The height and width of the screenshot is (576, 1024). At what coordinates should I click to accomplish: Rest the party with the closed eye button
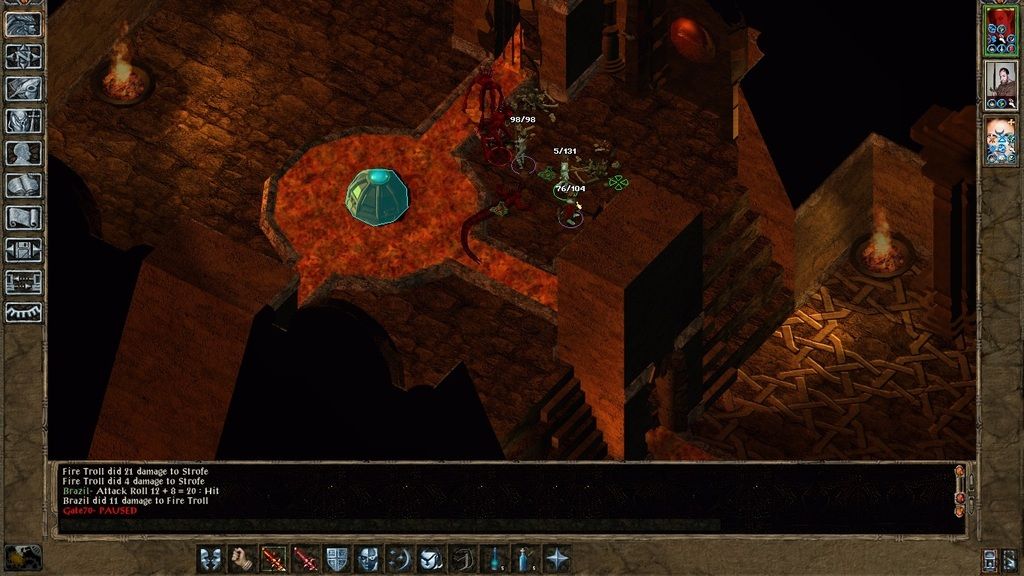pyautogui.click(x=23, y=313)
